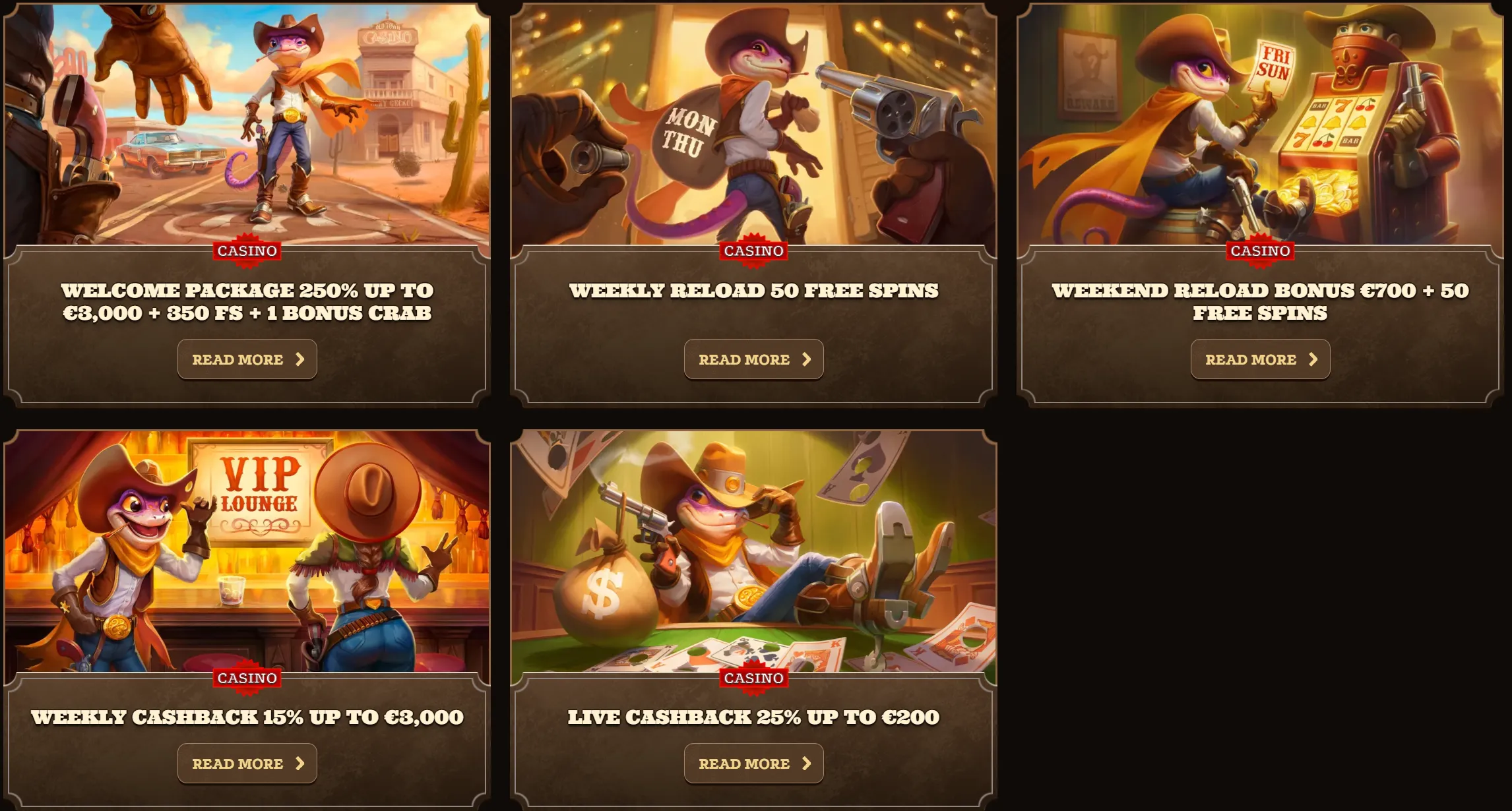Click the CASINO badge on Weekly Reload card
1512x811 pixels.
tap(753, 251)
